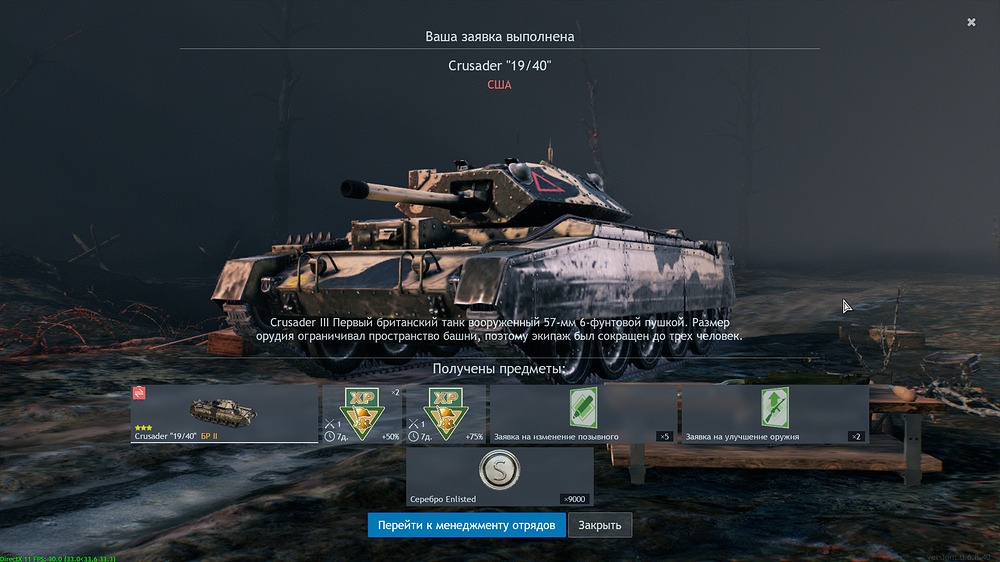This screenshot has width=1000, height=562.
Task: Close the reward window with the X
Action: (x=971, y=22)
